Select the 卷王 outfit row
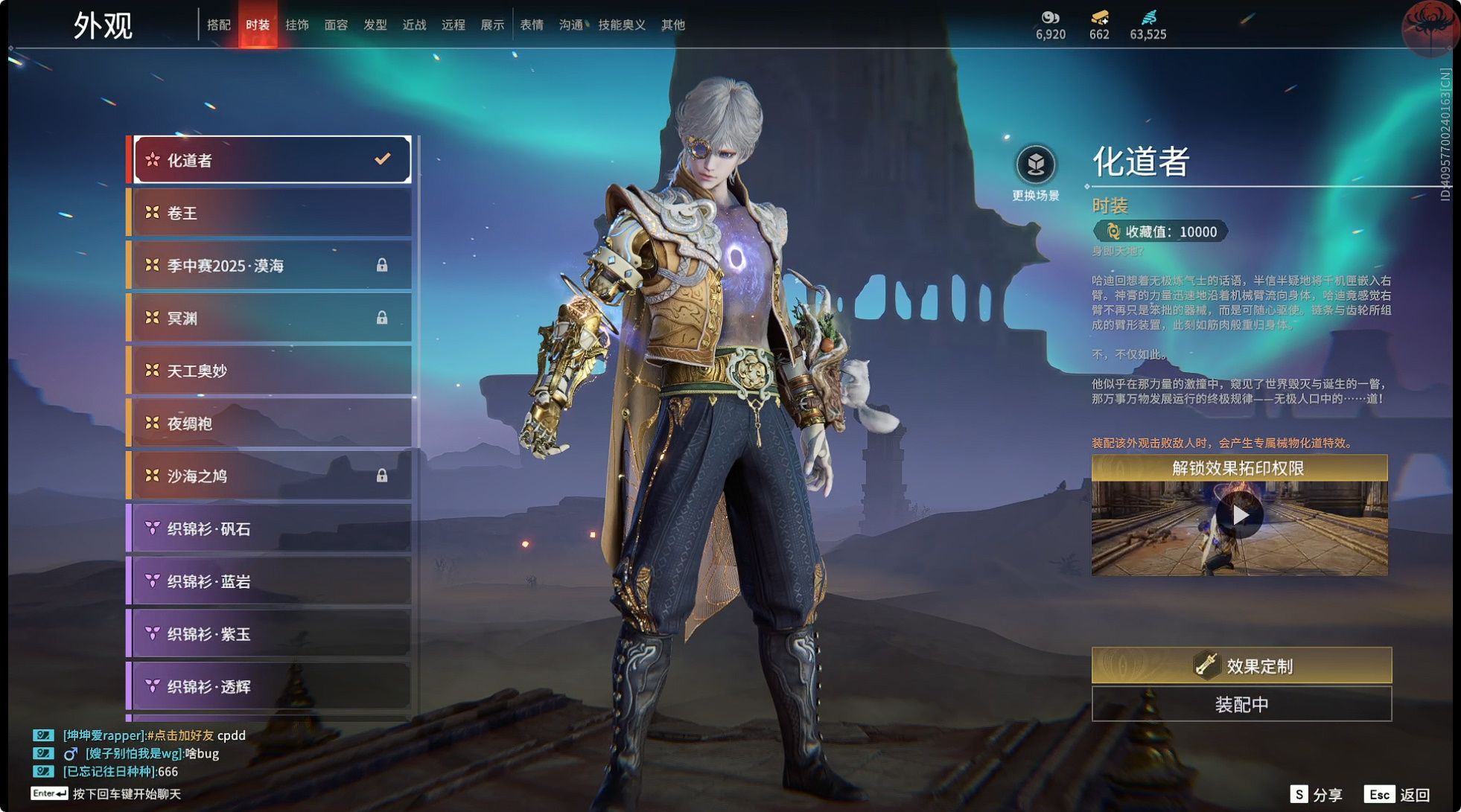The image size is (1461, 812). pyautogui.click(x=271, y=213)
